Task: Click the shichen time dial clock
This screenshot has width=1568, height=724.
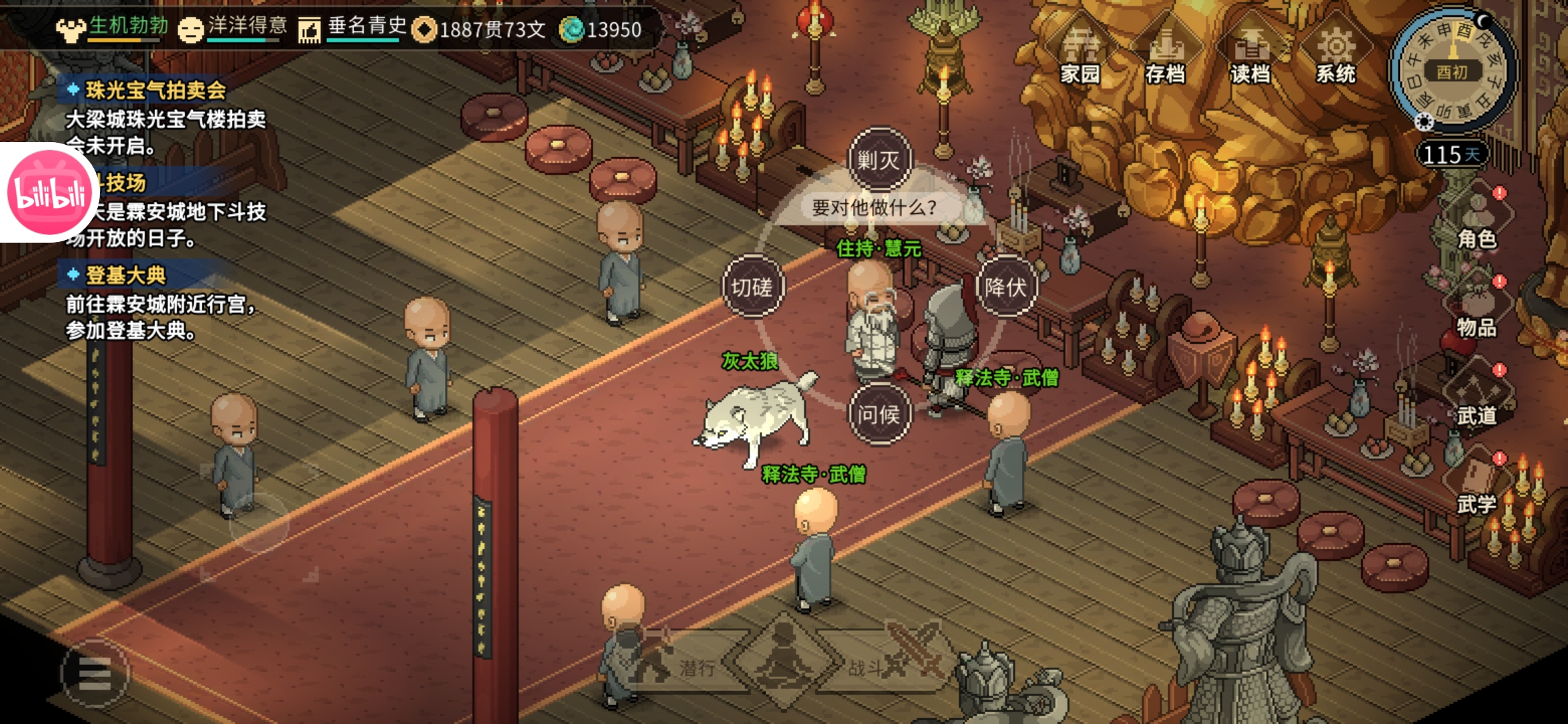Action: coord(1453,70)
